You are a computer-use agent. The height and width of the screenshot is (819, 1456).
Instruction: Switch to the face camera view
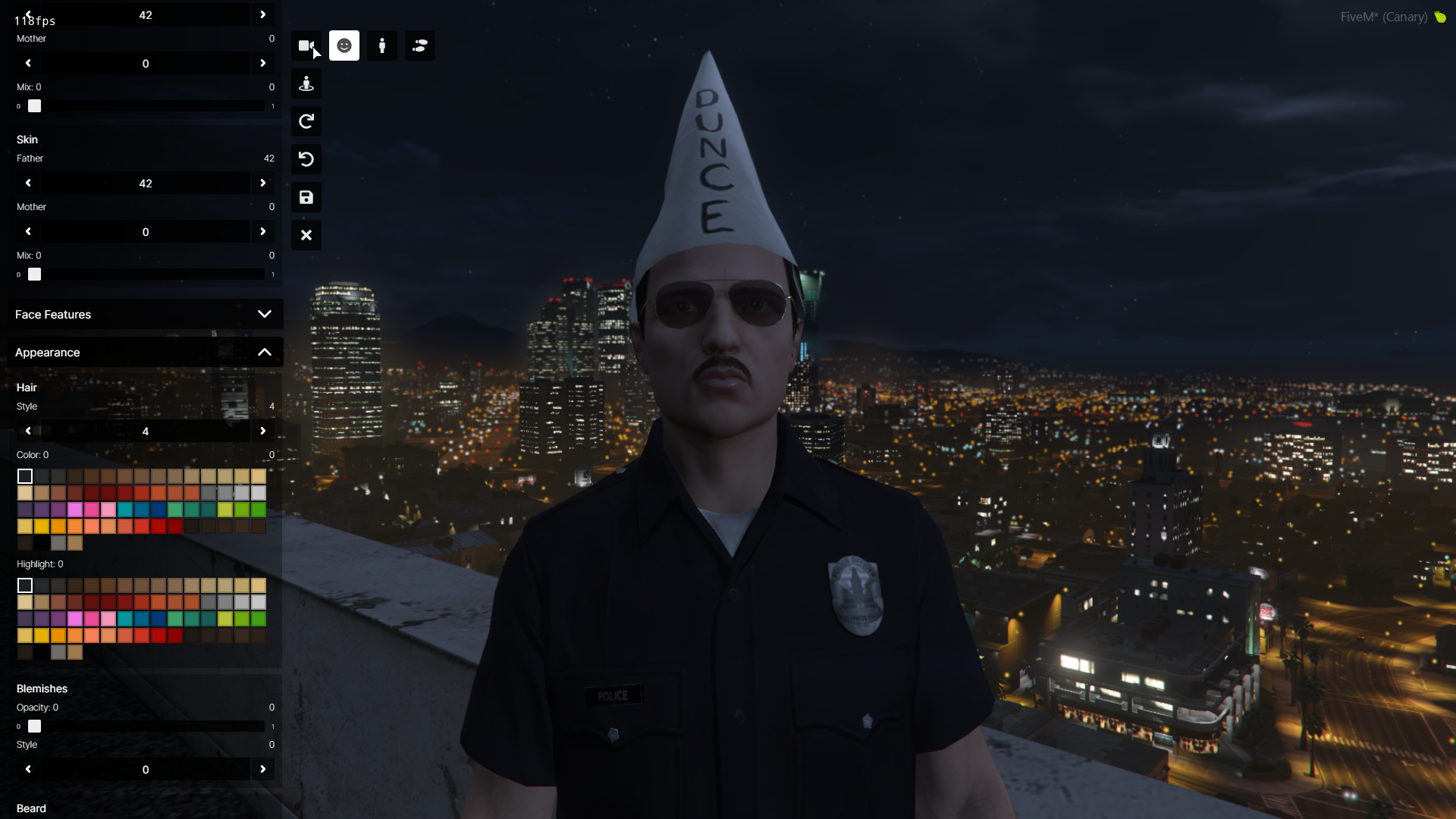point(344,45)
